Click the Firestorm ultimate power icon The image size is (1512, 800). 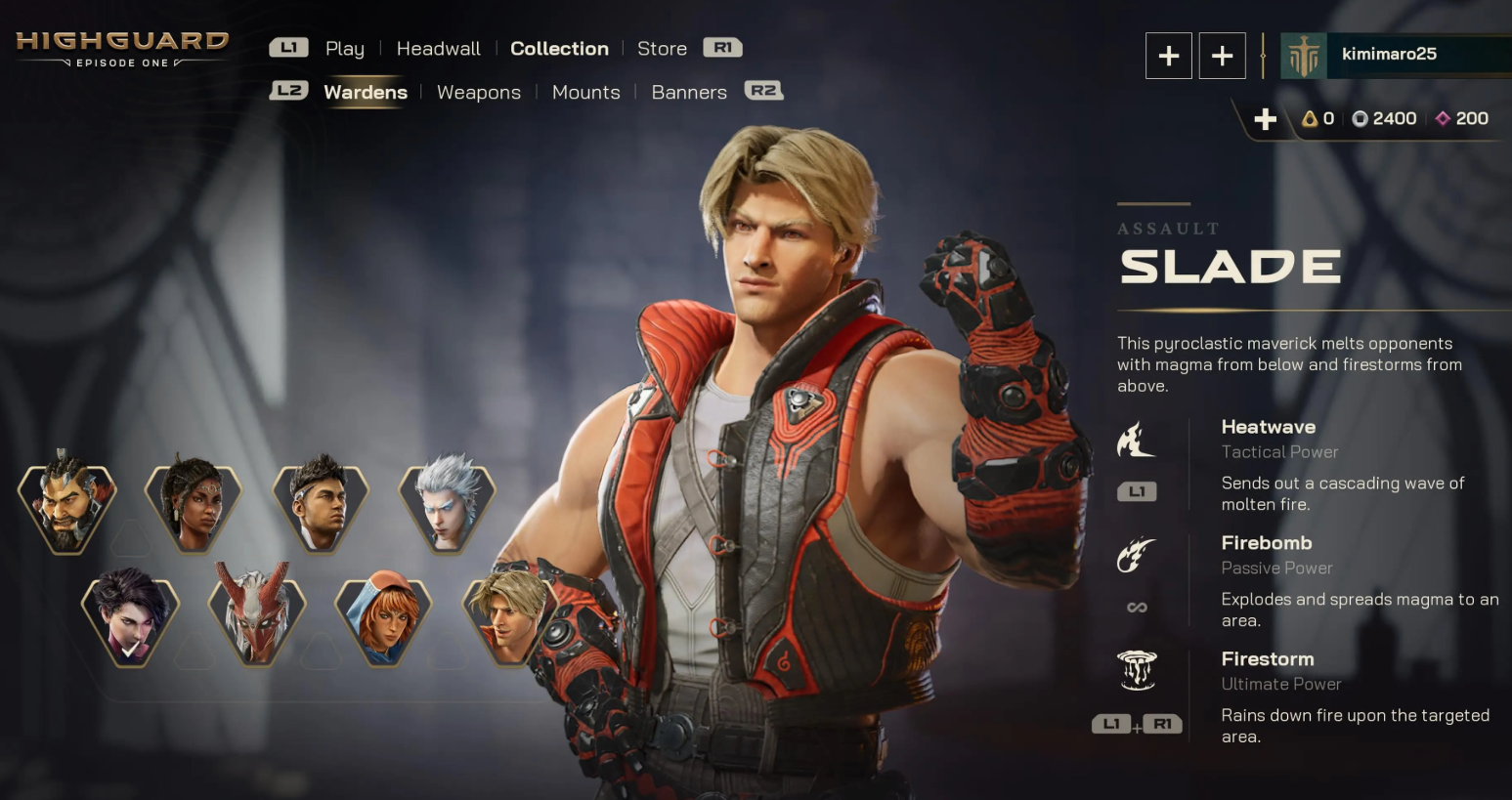coord(1136,670)
